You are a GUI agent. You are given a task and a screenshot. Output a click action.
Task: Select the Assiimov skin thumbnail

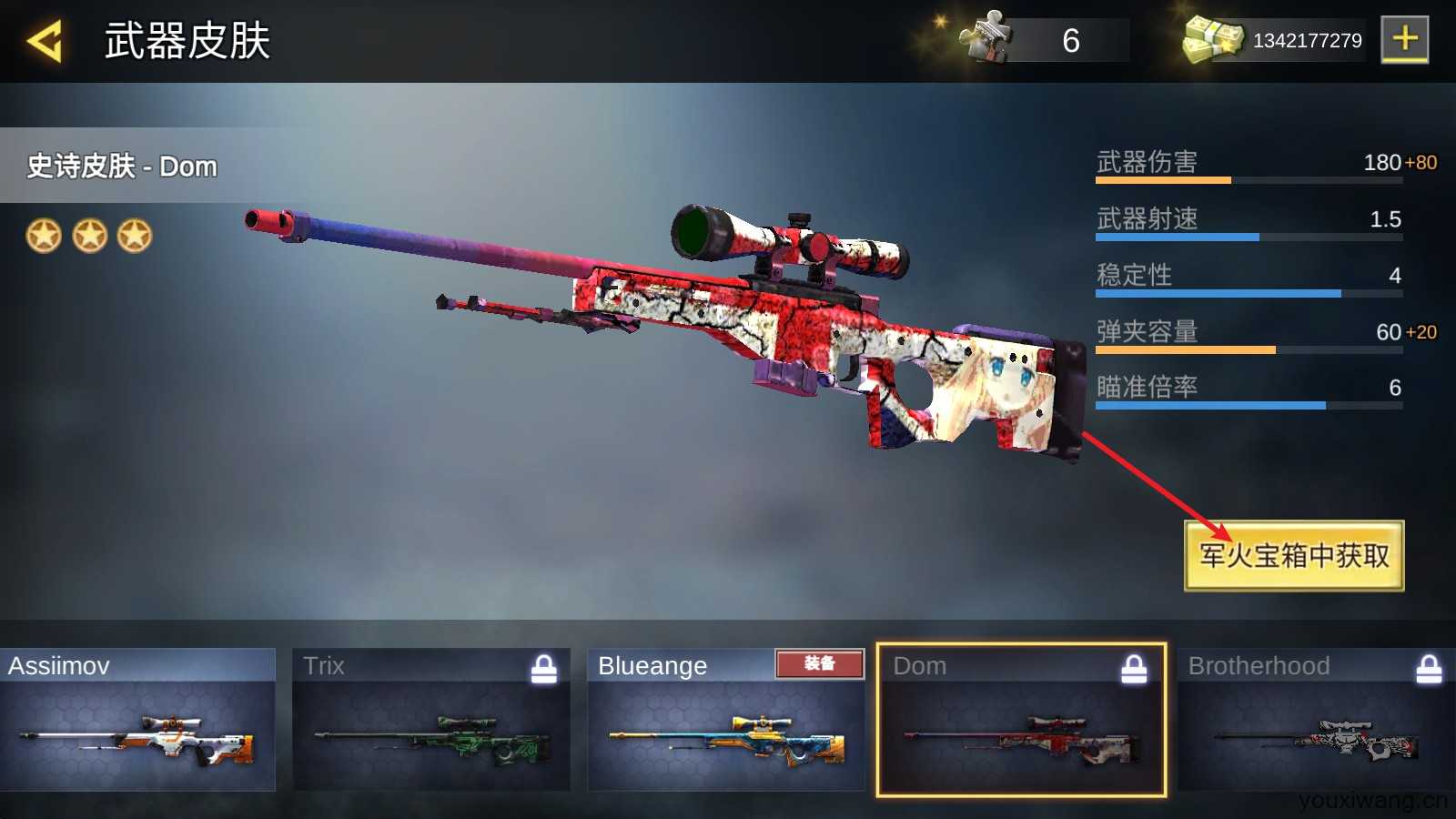click(x=138, y=720)
